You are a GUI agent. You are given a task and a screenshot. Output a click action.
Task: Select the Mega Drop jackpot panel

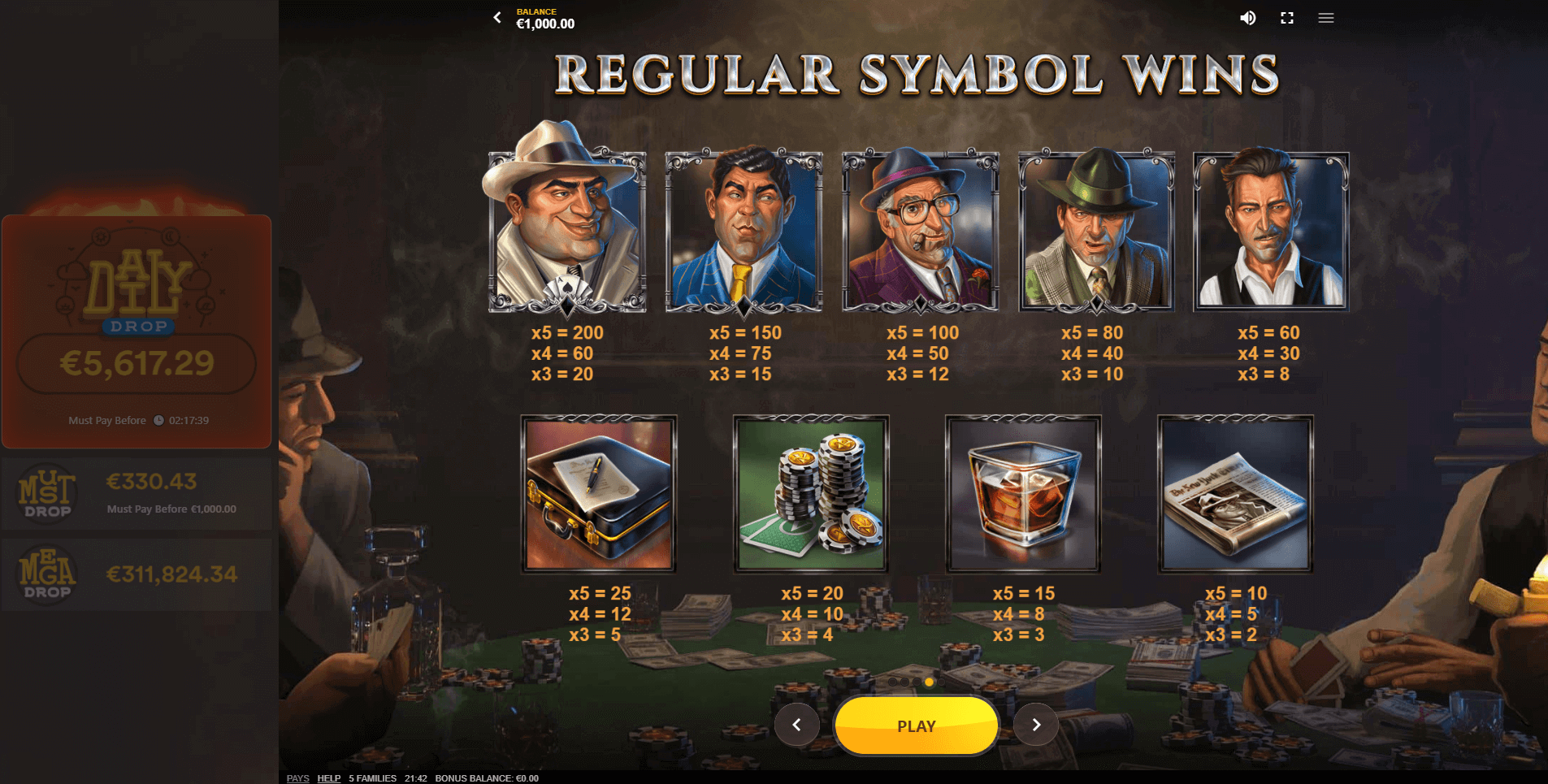click(137, 574)
